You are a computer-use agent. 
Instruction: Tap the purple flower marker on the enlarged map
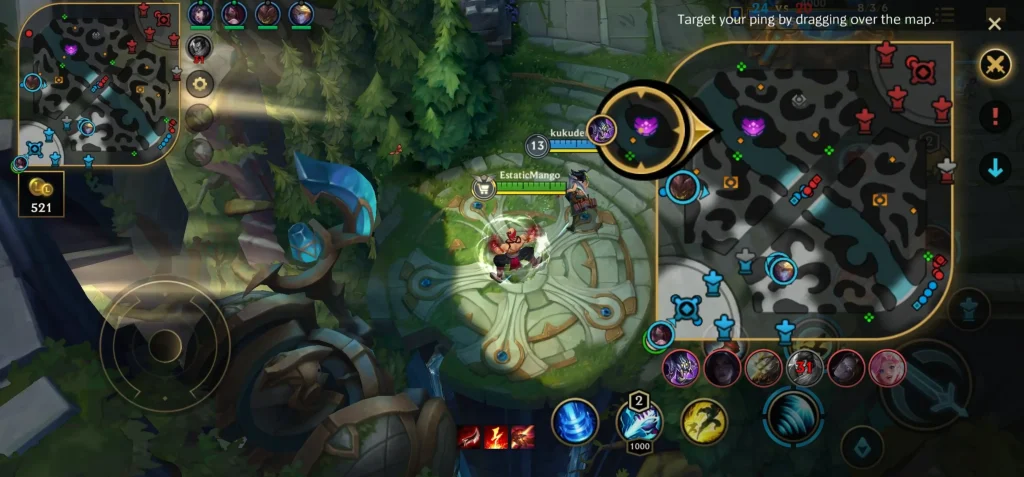click(x=754, y=127)
